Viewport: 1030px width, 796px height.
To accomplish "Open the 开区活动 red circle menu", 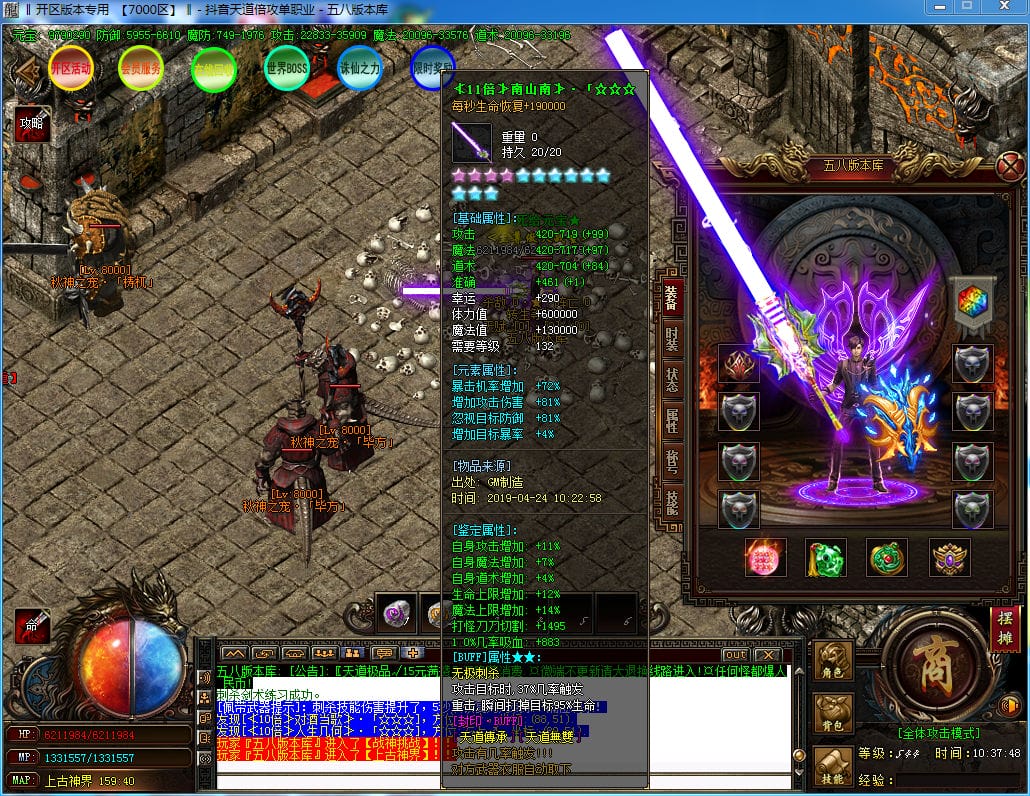I will (70, 69).
